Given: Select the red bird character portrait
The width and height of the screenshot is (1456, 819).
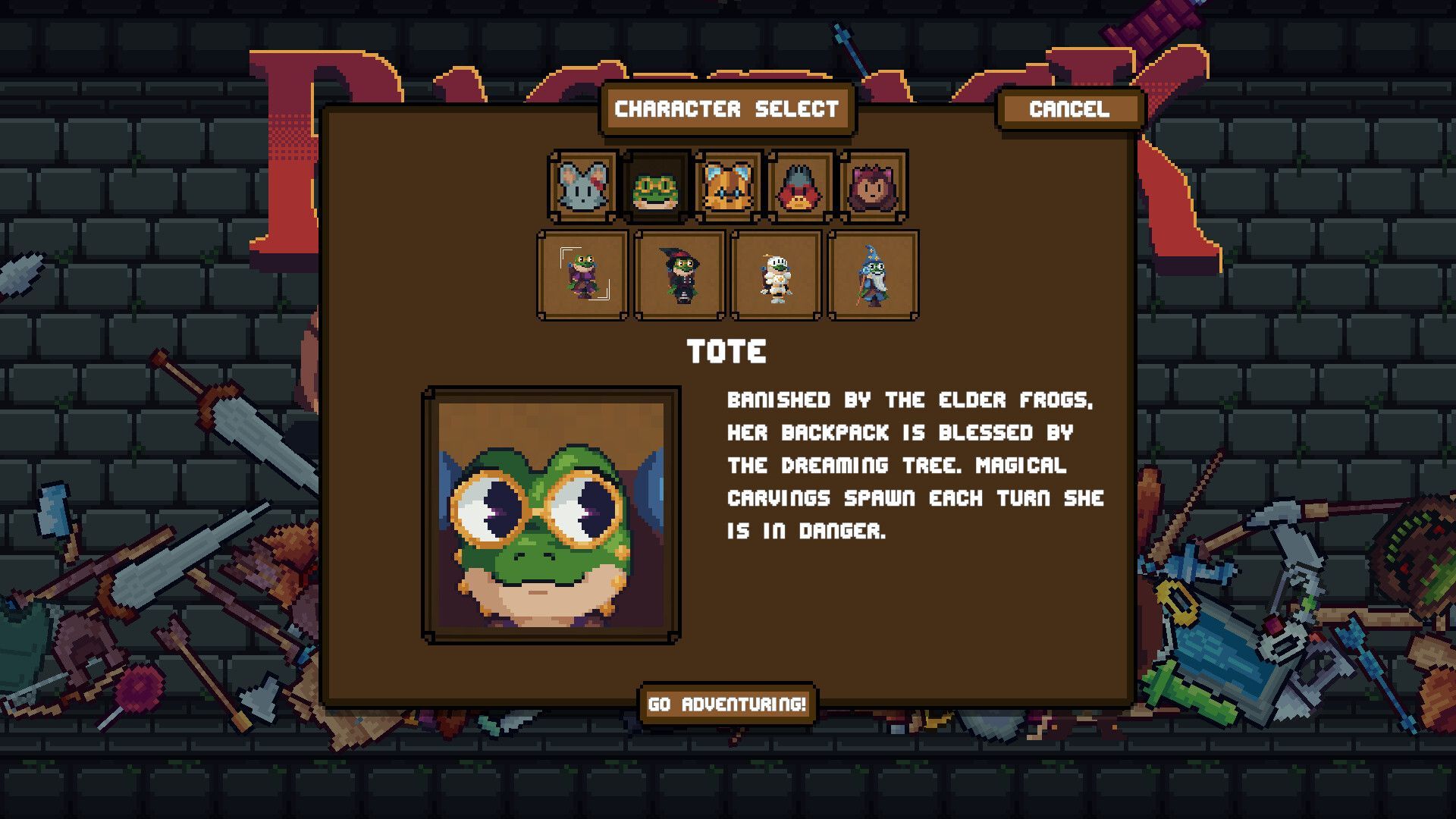Looking at the screenshot, I should point(800,186).
